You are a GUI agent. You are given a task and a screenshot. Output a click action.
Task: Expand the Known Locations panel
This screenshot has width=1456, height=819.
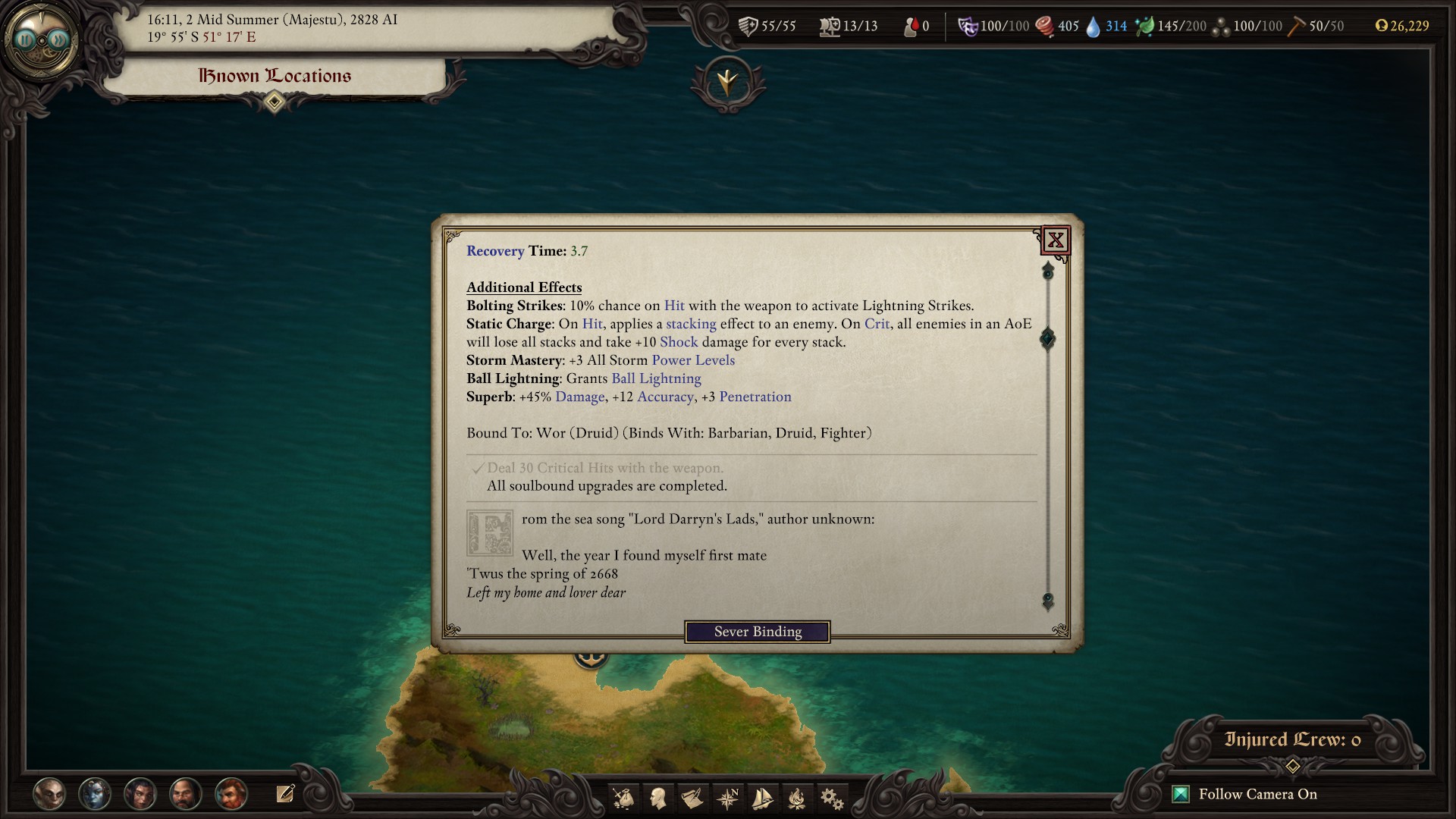click(275, 102)
